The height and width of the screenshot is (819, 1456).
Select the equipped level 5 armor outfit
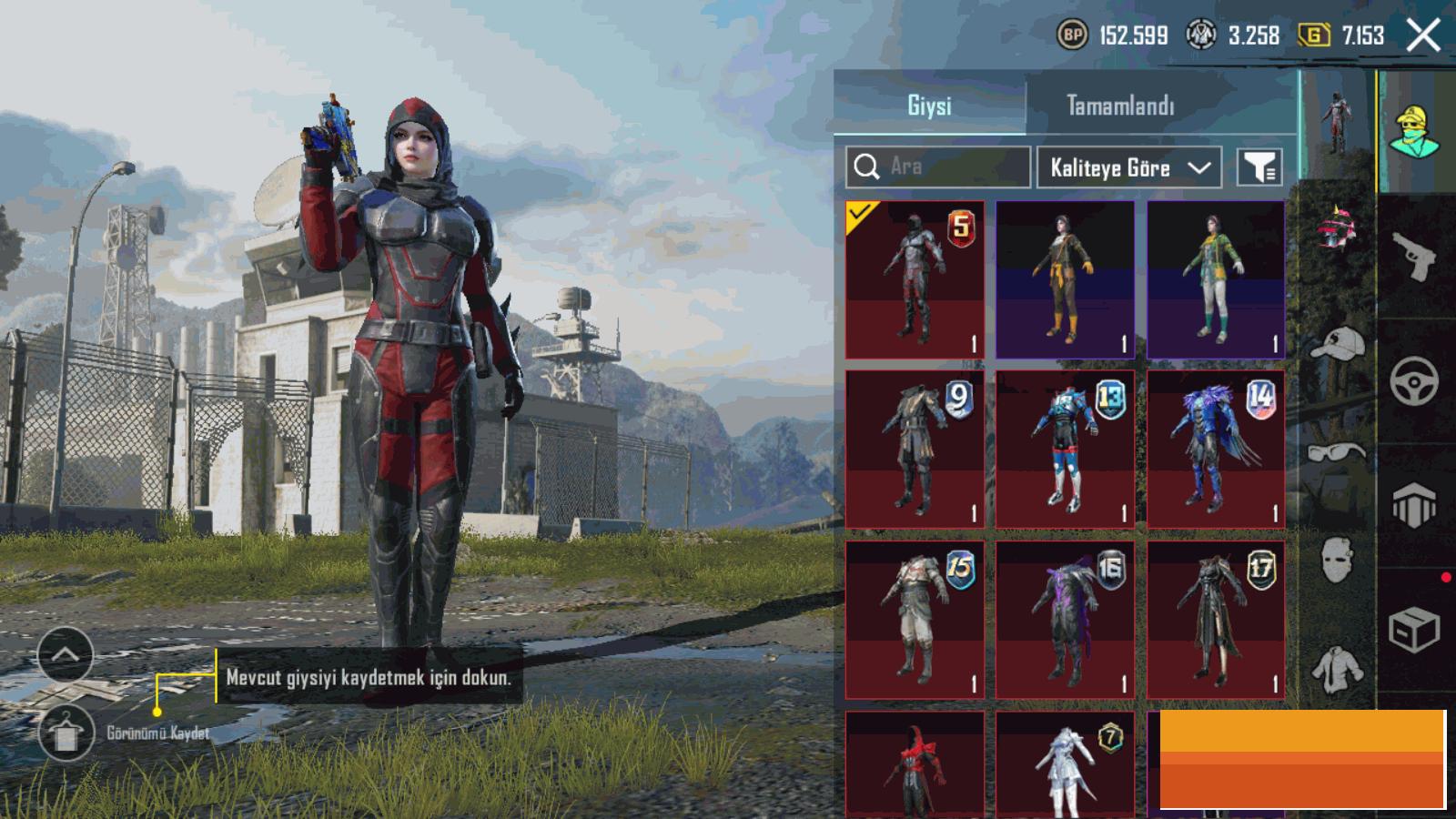point(915,279)
